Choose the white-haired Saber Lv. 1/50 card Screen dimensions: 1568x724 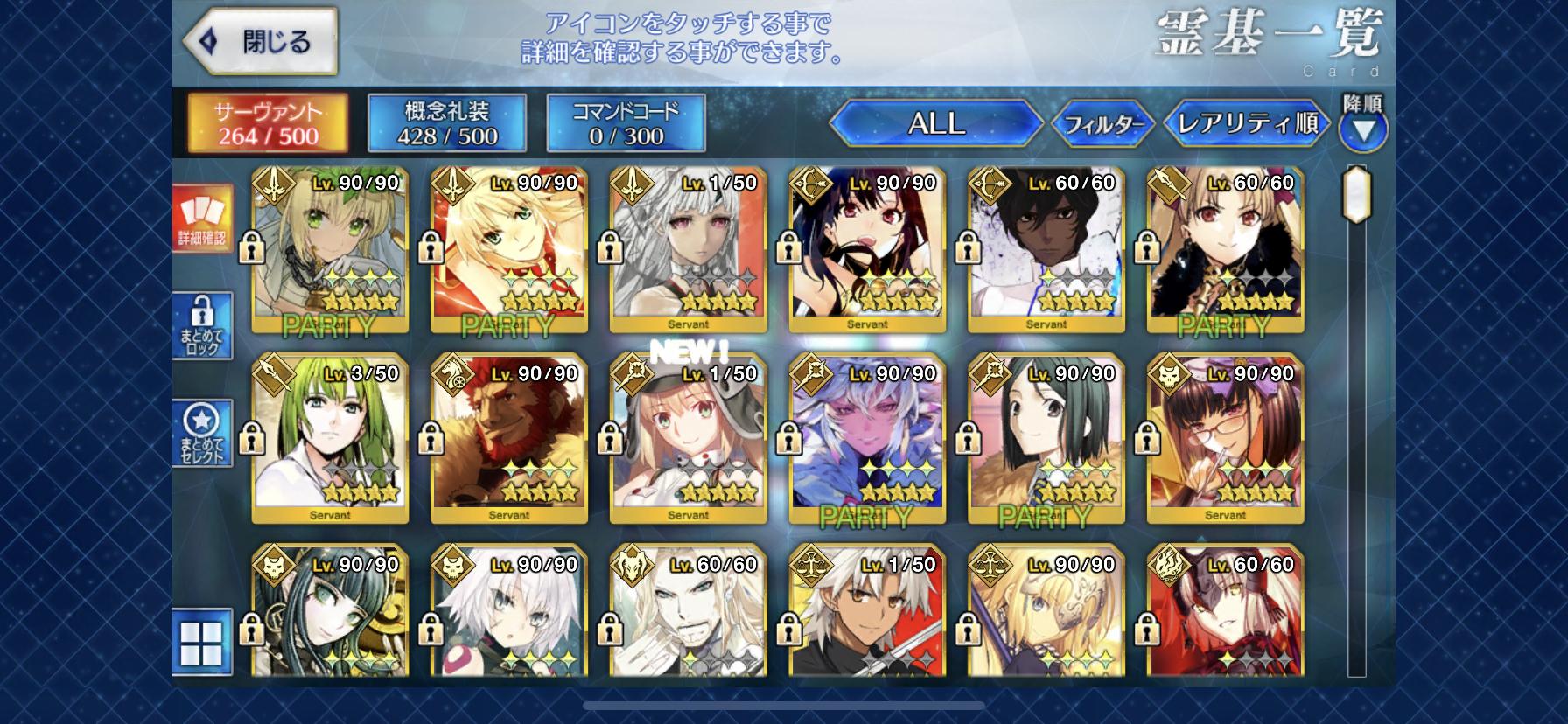tap(688, 249)
